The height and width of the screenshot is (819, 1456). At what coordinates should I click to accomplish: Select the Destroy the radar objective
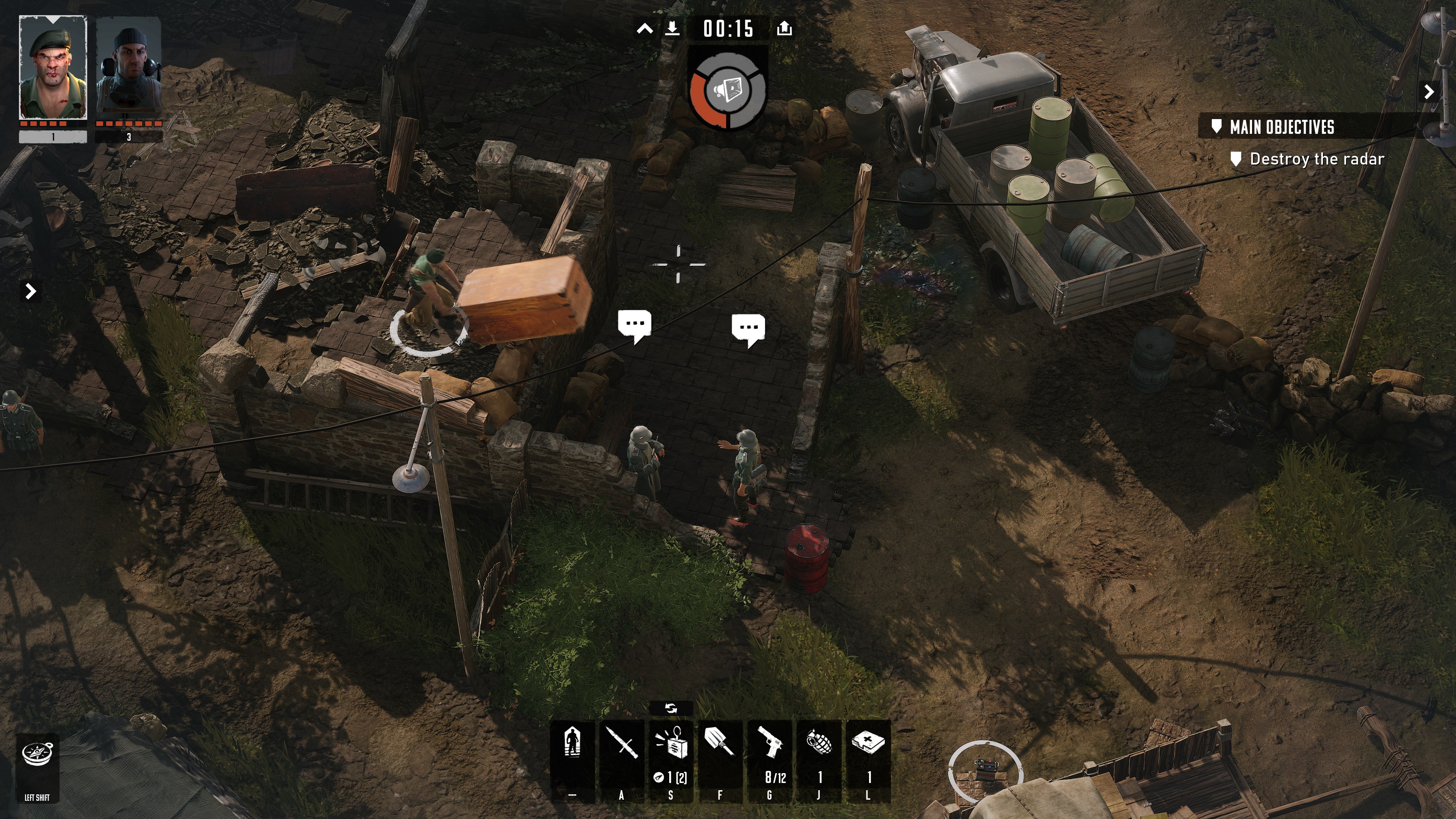[1316, 159]
